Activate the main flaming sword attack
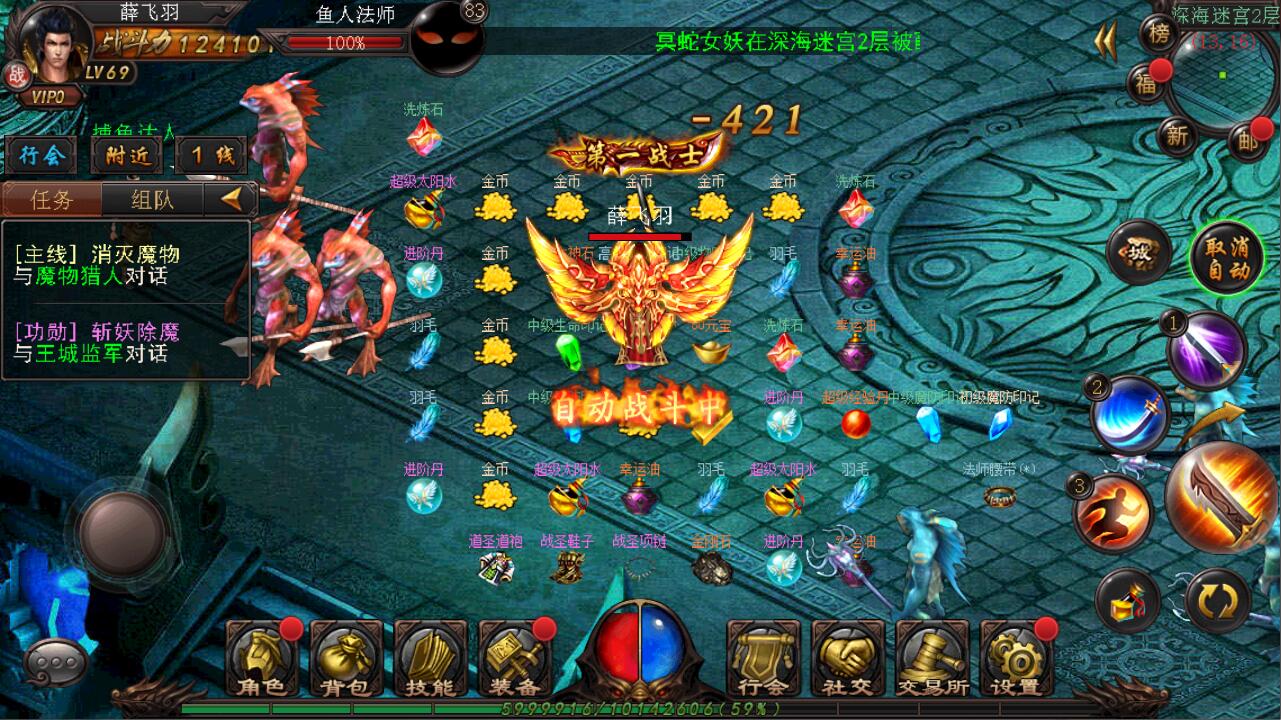Screen dimensions: 1281x720 1222,497
